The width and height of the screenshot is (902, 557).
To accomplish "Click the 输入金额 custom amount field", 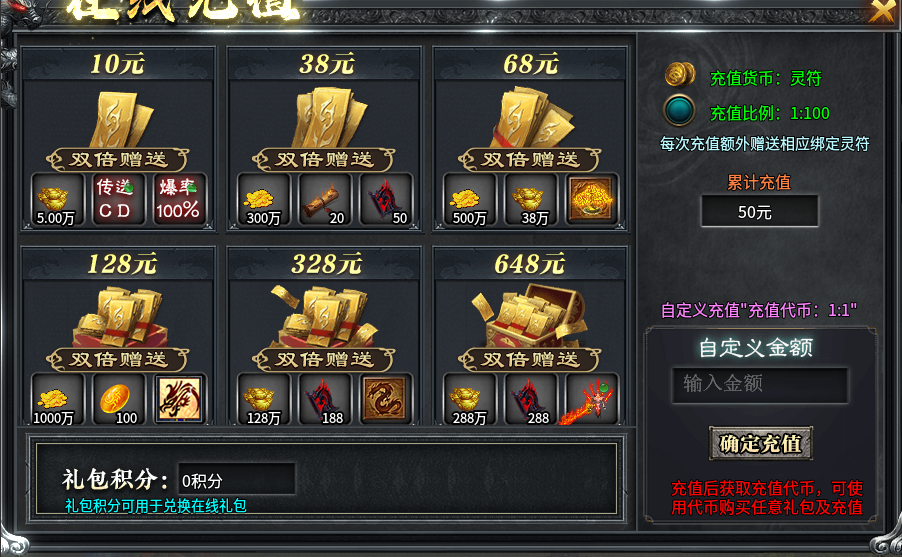I will (x=759, y=384).
